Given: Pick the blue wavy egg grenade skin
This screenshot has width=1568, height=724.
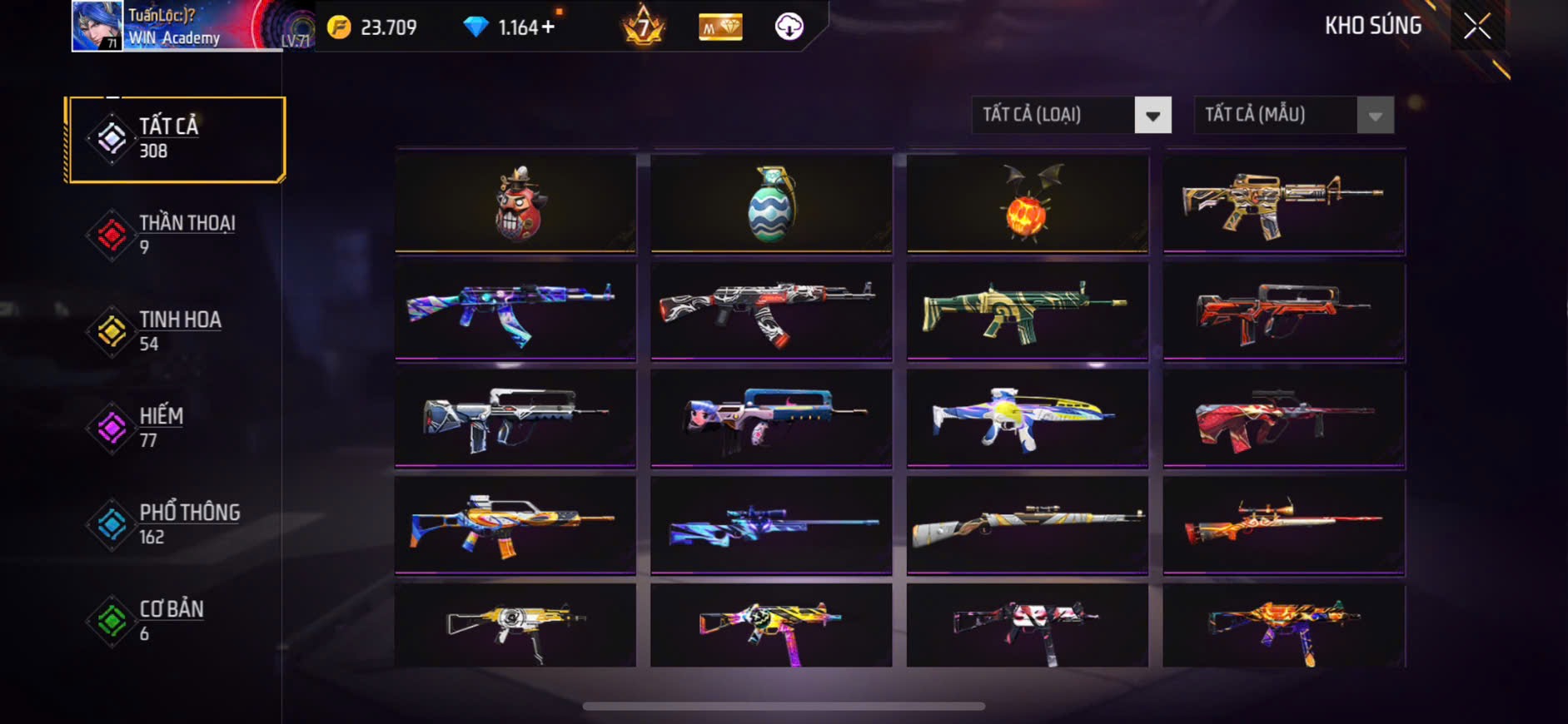Looking at the screenshot, I should pyautogui.click(x=771, y=203).
